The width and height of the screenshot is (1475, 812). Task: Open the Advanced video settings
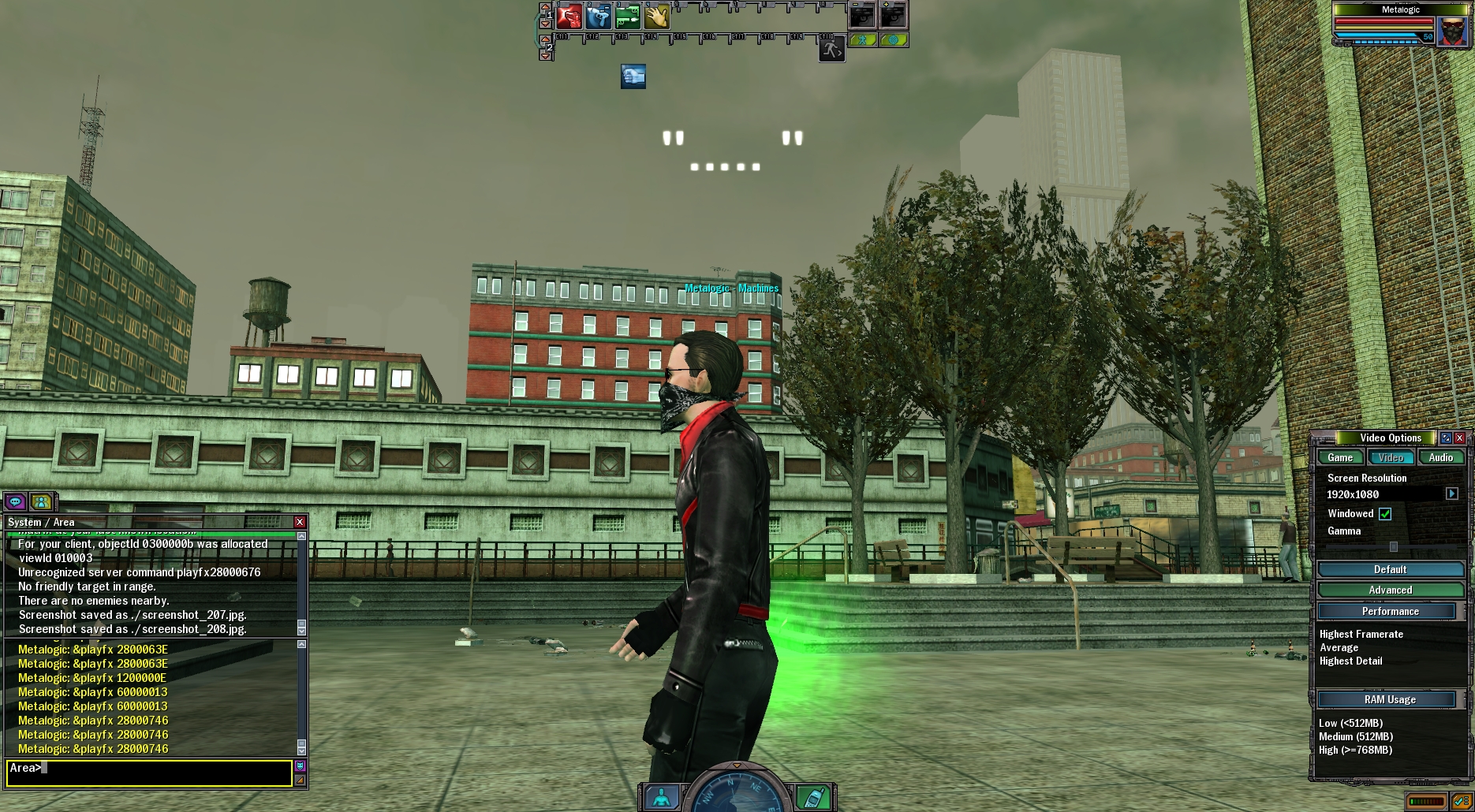1390,590
